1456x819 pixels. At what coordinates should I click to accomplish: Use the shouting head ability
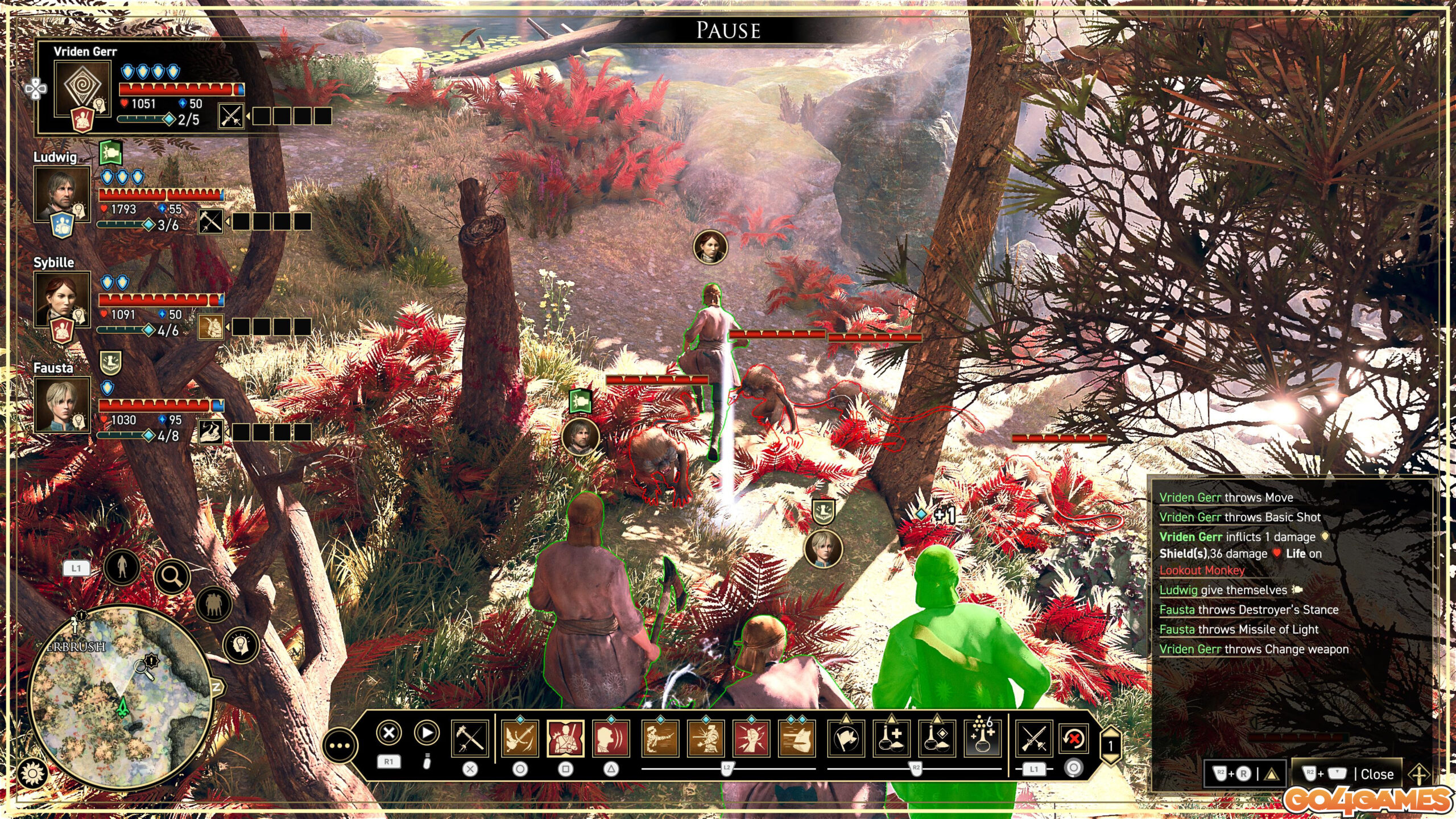tap(611, 739)
